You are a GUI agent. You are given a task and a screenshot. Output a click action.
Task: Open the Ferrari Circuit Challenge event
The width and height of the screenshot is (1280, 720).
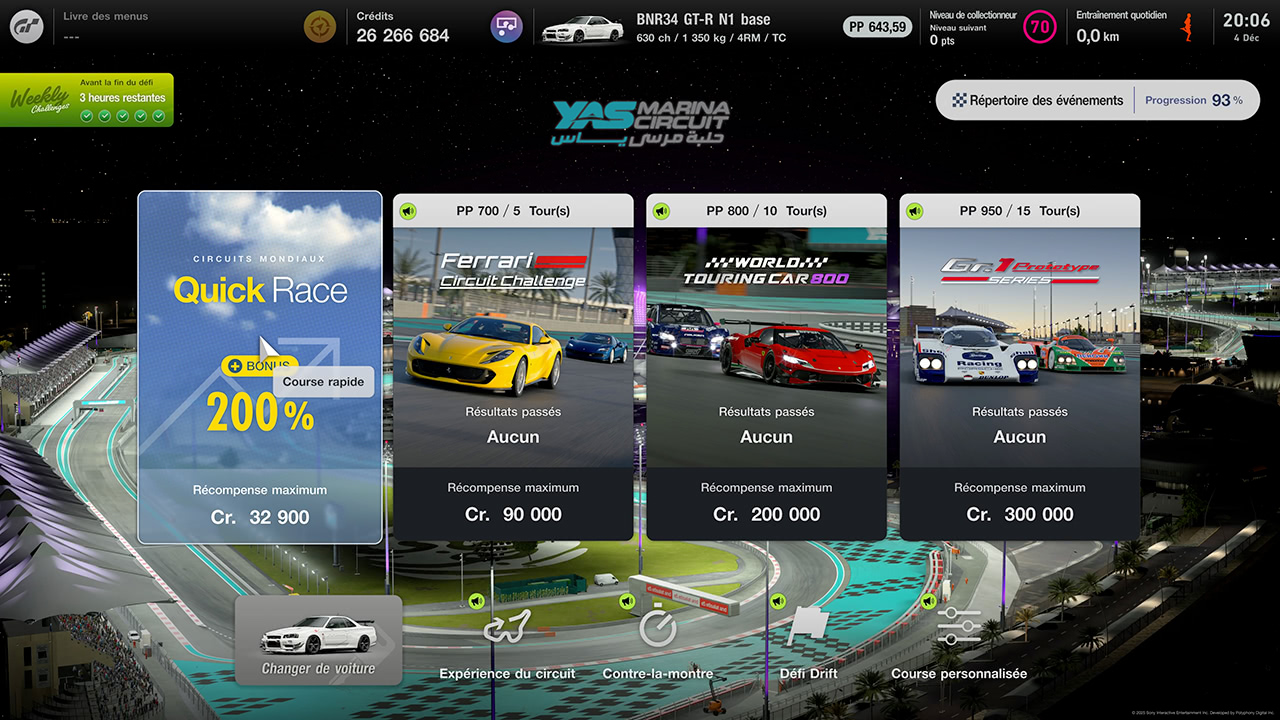coord(513,367)
